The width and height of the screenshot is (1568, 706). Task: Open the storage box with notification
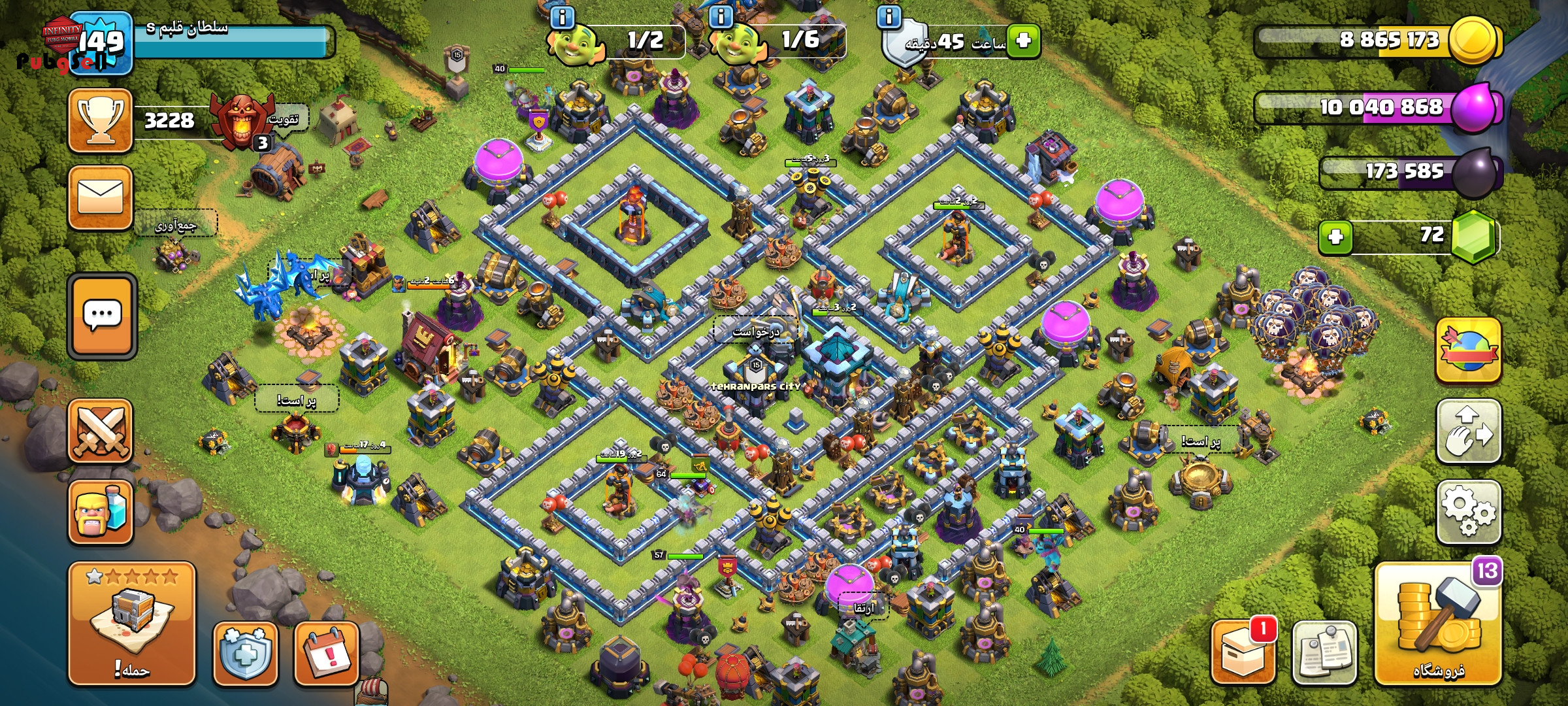tap(1243, 653)
